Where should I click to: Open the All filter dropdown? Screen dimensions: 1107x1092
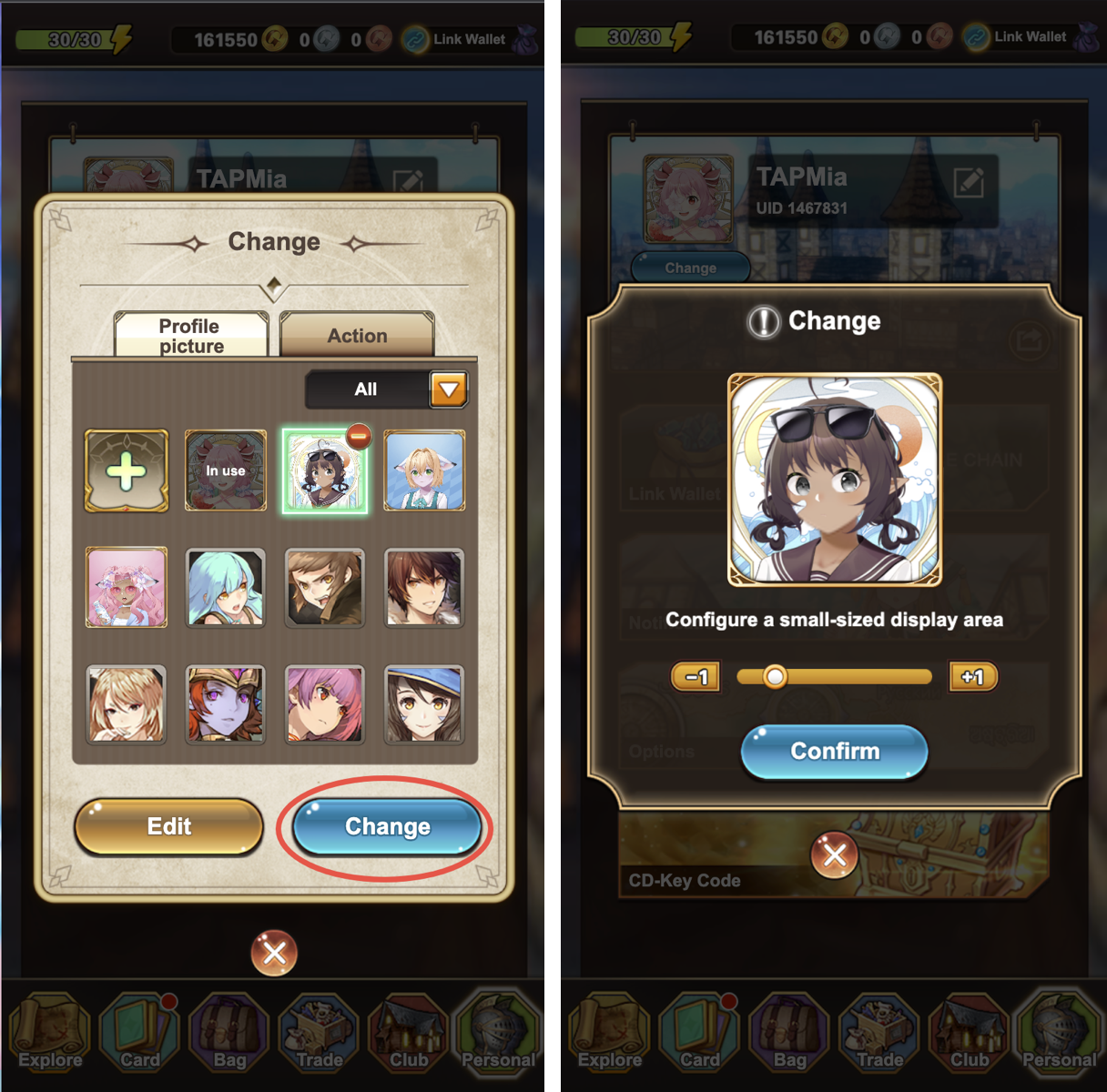click(x=448, y=389)
